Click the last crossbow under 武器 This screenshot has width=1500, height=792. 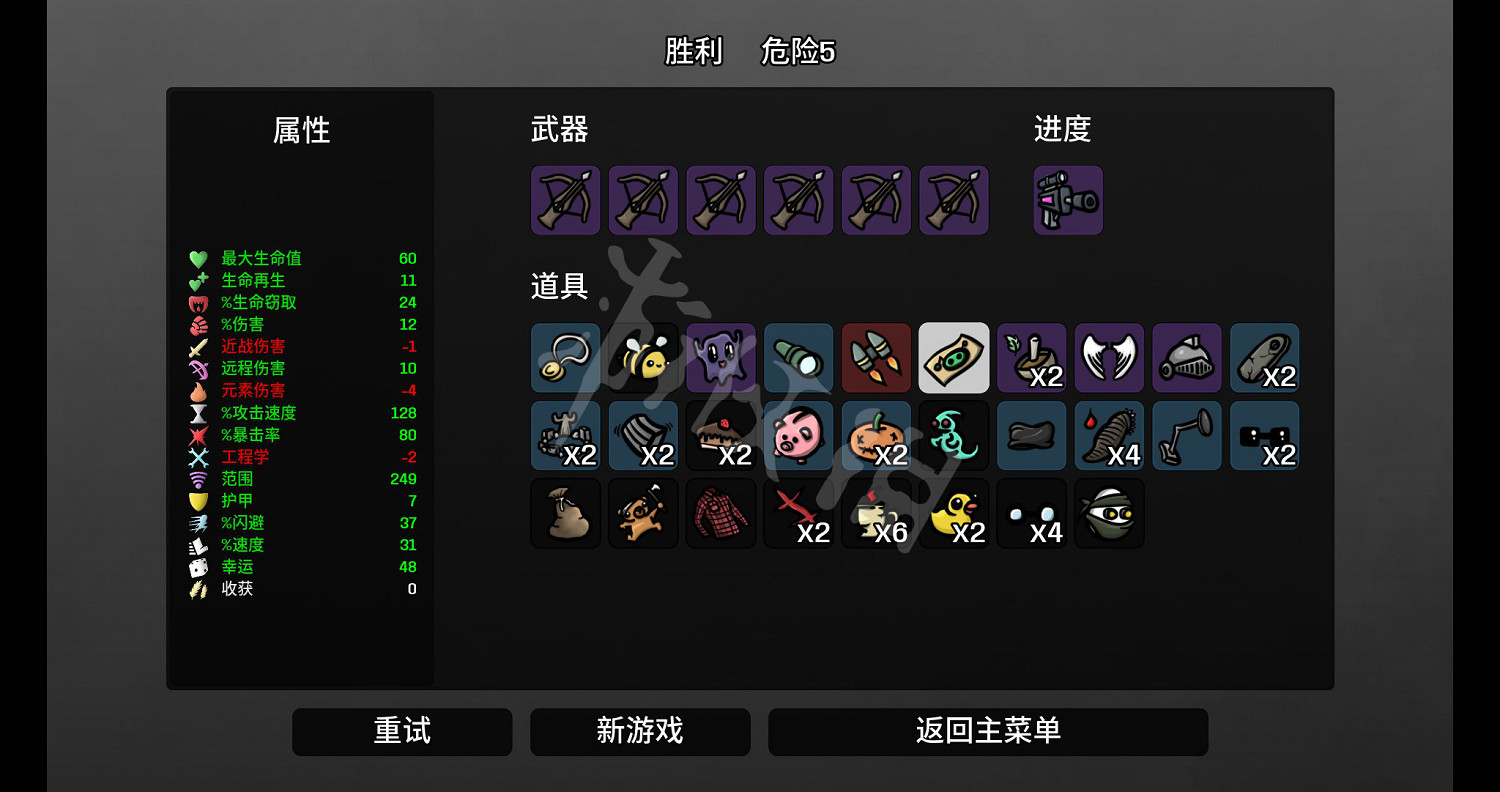(x=954, y=199)
